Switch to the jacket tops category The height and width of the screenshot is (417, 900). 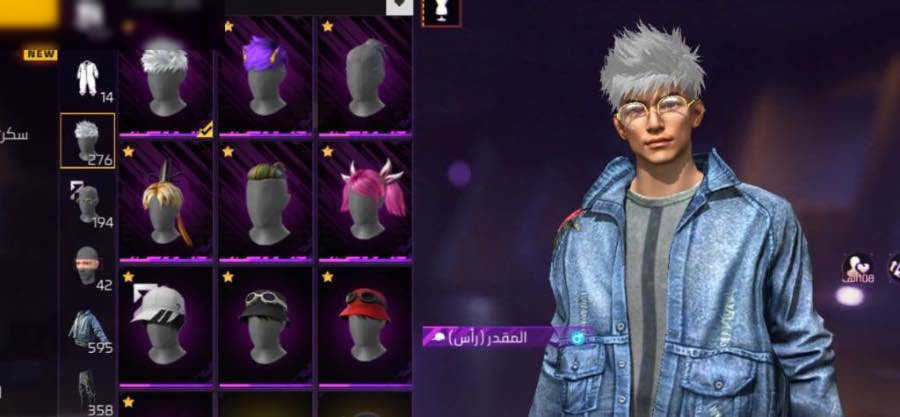(x=88, y=328)
